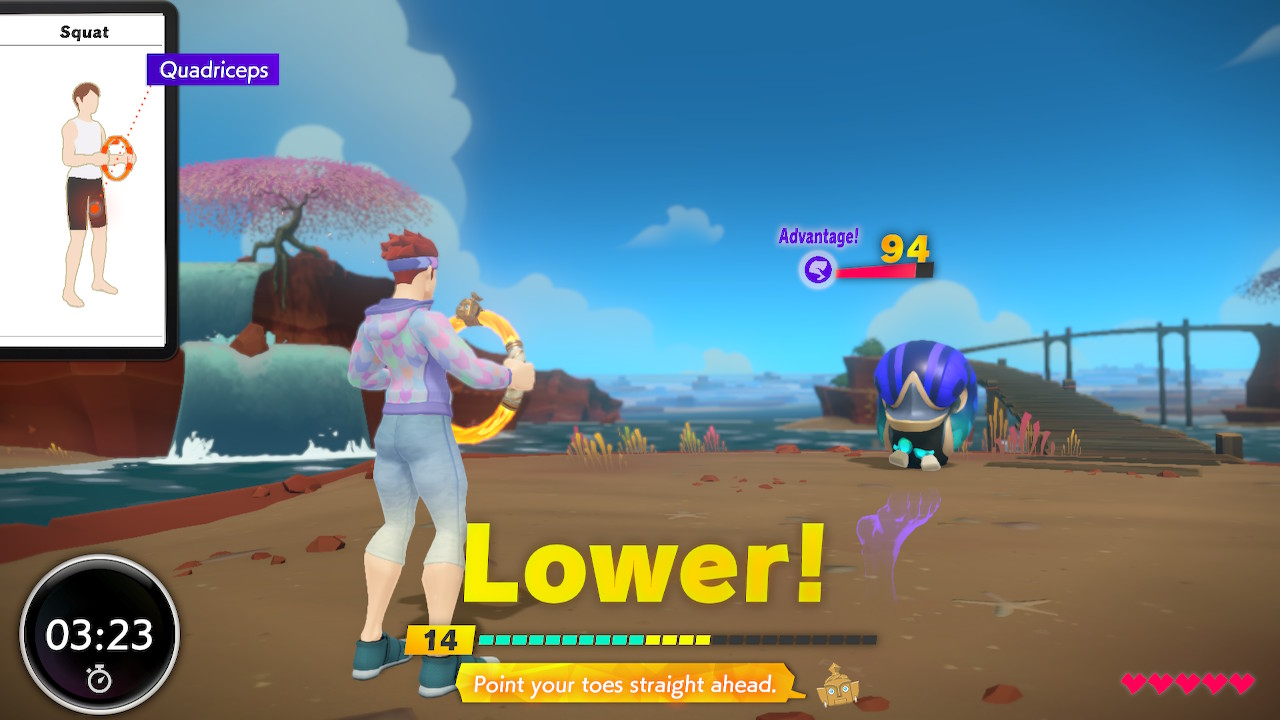1280x720 pixels.
Task: Expand the Quadriceps callout label
Action: [211, 70]
